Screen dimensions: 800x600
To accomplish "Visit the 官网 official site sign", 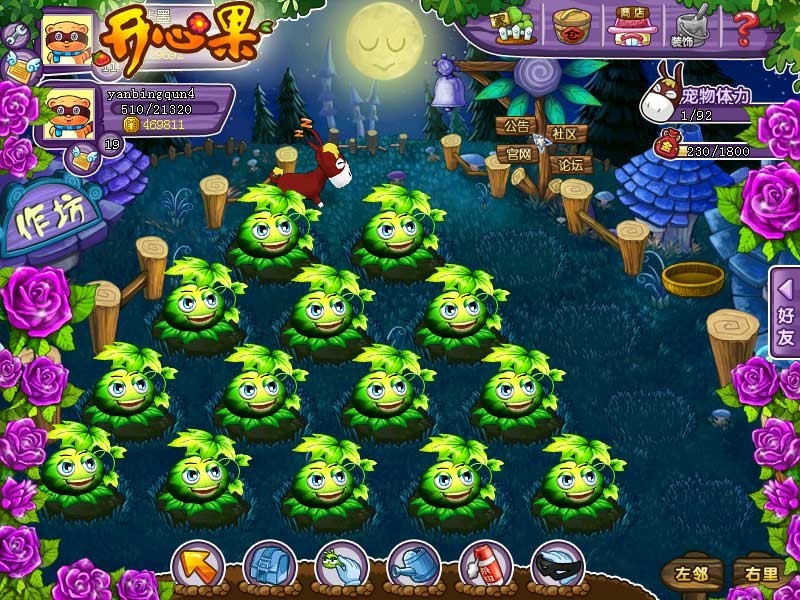I will pyautogui.click(x=518, y=155).
